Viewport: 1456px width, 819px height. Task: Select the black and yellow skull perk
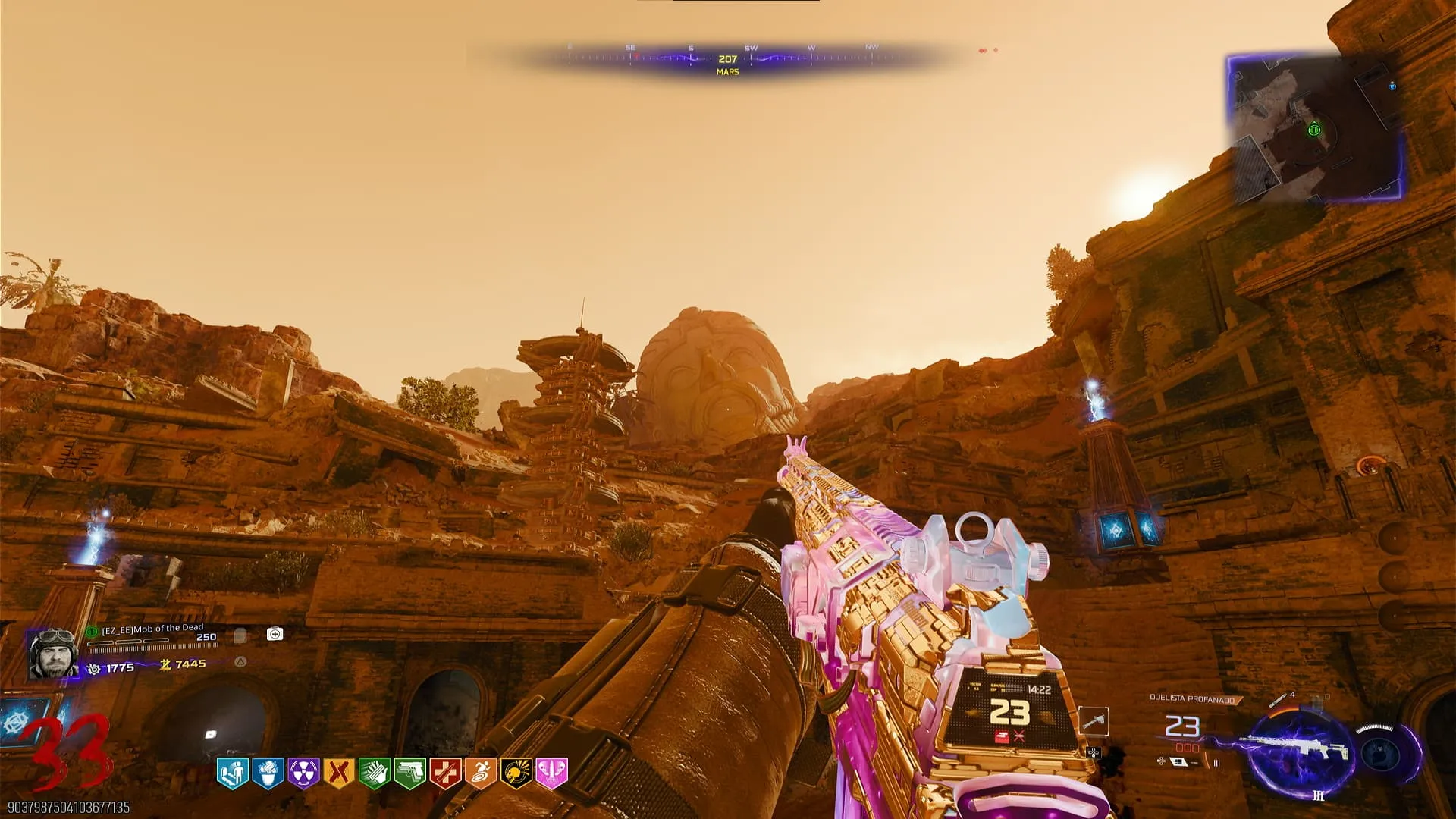[x=516, y=773]
